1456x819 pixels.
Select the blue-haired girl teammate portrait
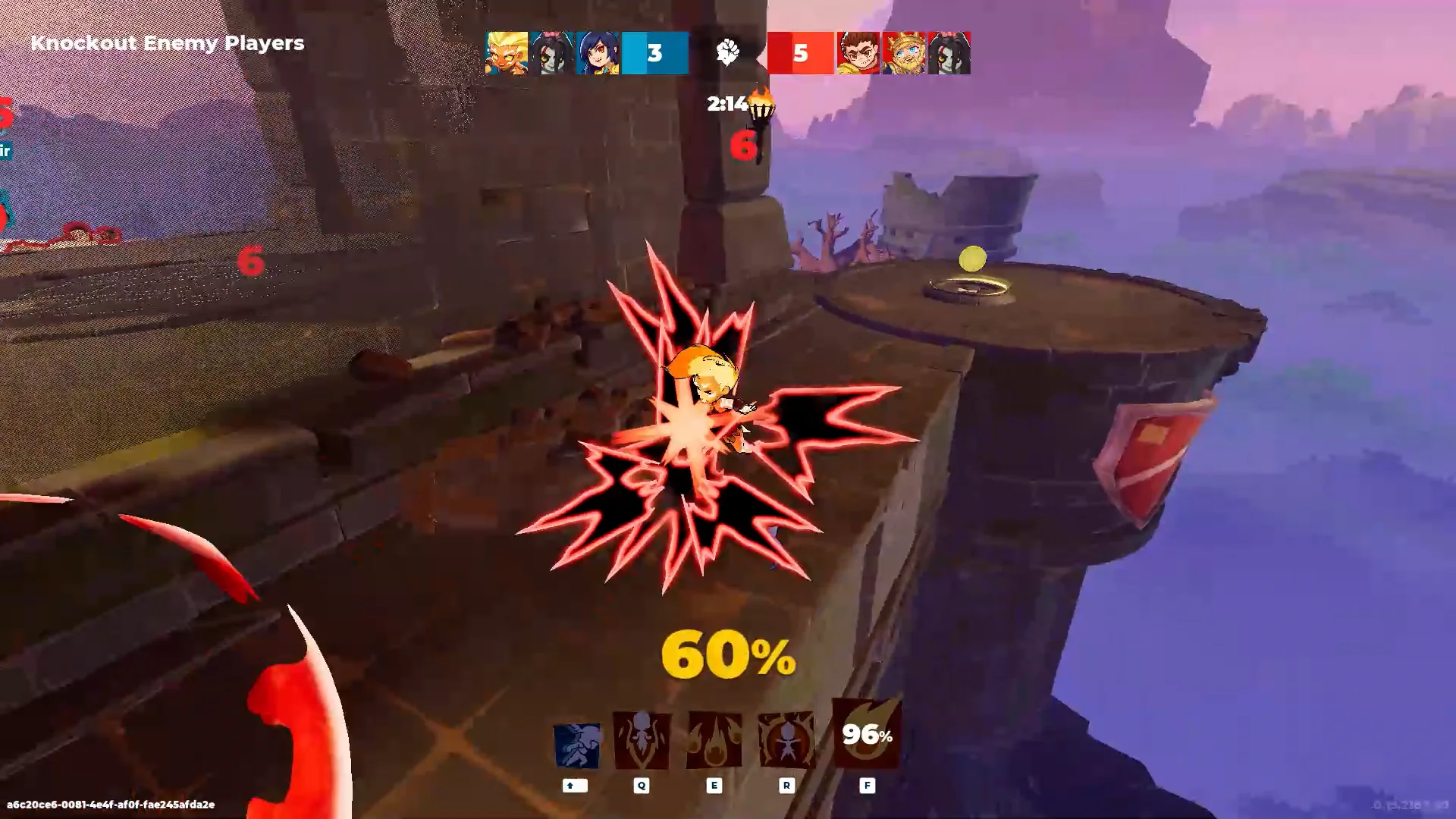pyautogui.click(x=598, y=53)
